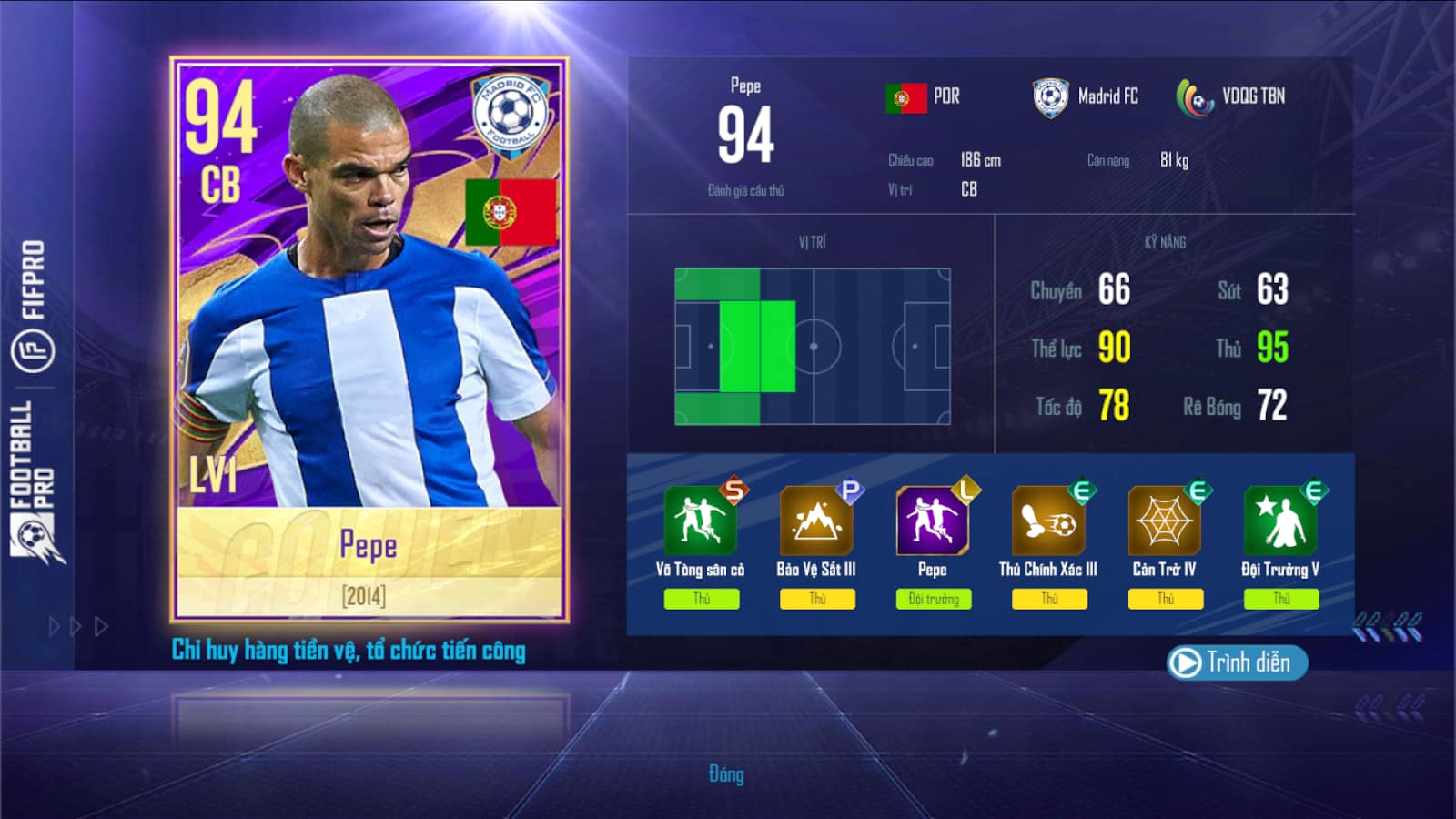Choose the Pepe captain skill icon
The width and height of the screenshot is (1456, 819).
coord(932,521)
